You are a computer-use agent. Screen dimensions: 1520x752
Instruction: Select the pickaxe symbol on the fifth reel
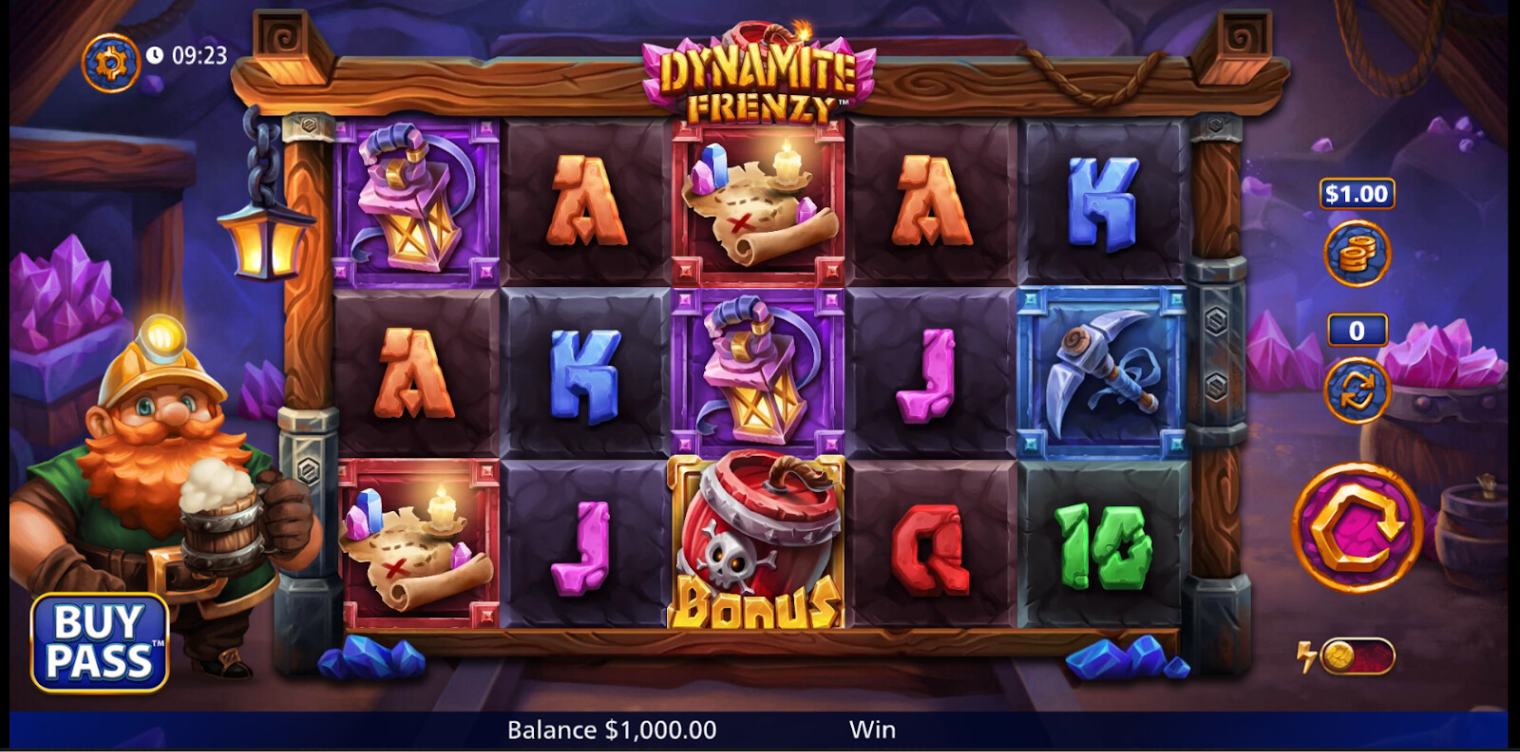pyautogui.click(x=1100, y=370)
